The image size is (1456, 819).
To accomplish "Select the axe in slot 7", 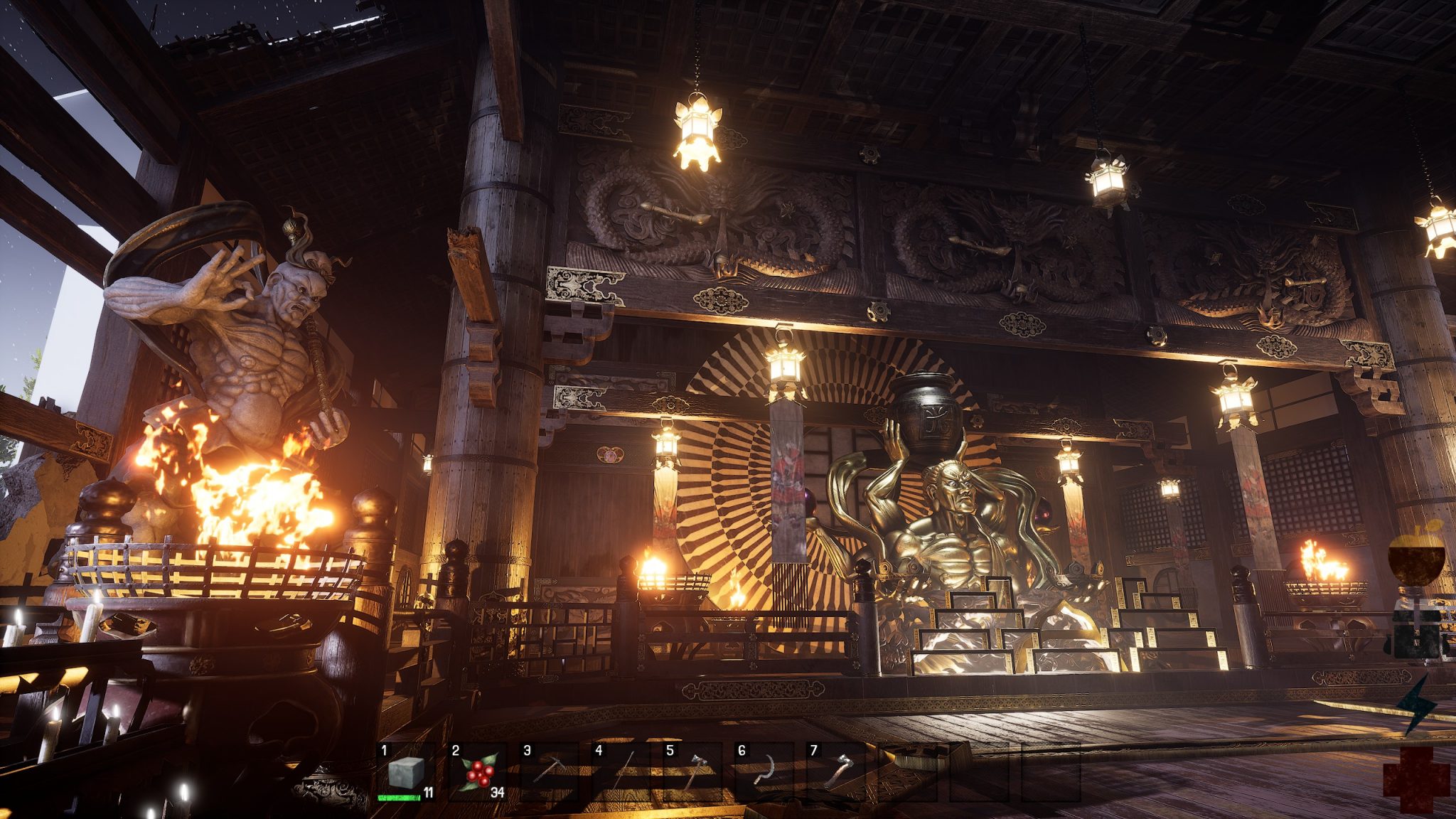I will [836, 772].
